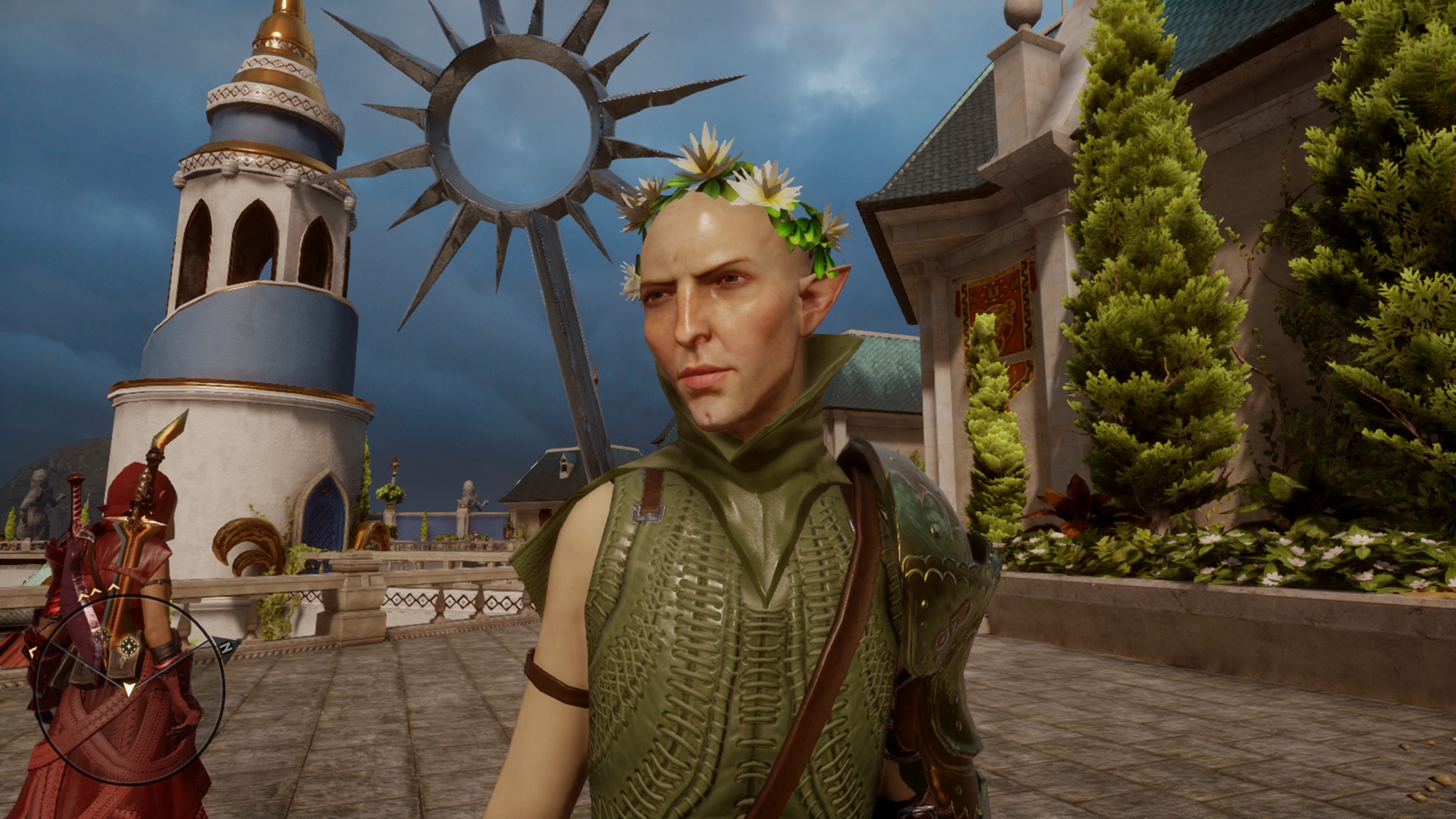Click the circular compass radar

click(130, 686)
